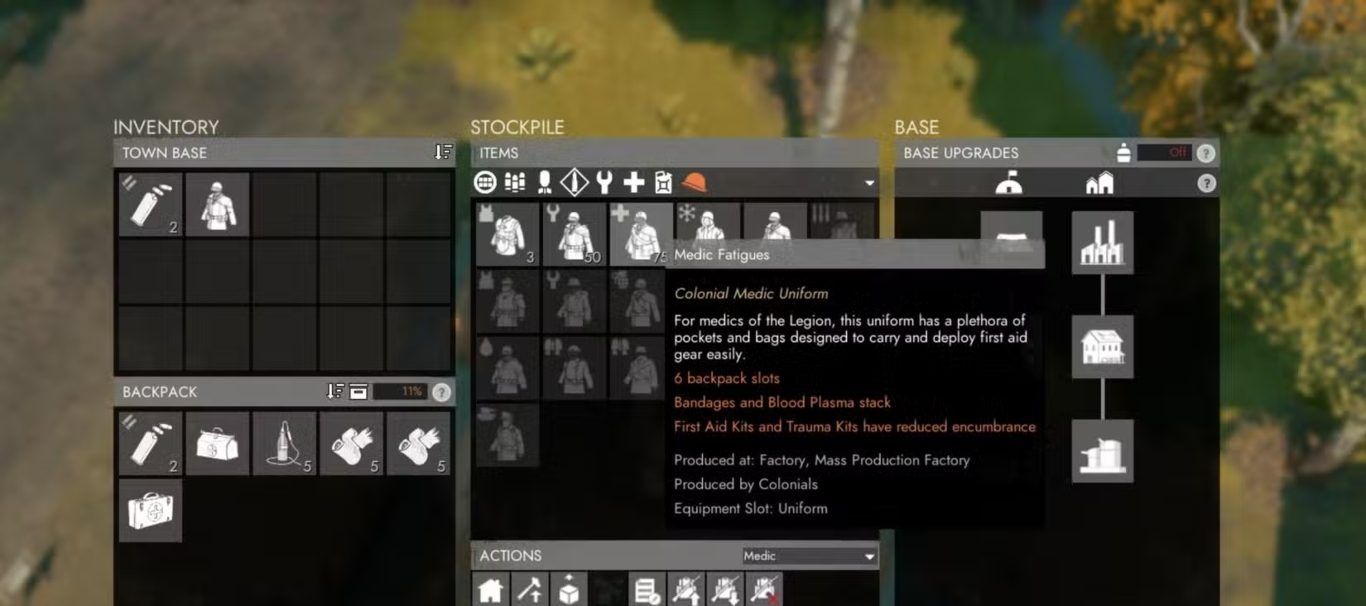Switch to the bunker base upgrades tab
This screenshot has width=1366, height=606.
(1008, 184)
